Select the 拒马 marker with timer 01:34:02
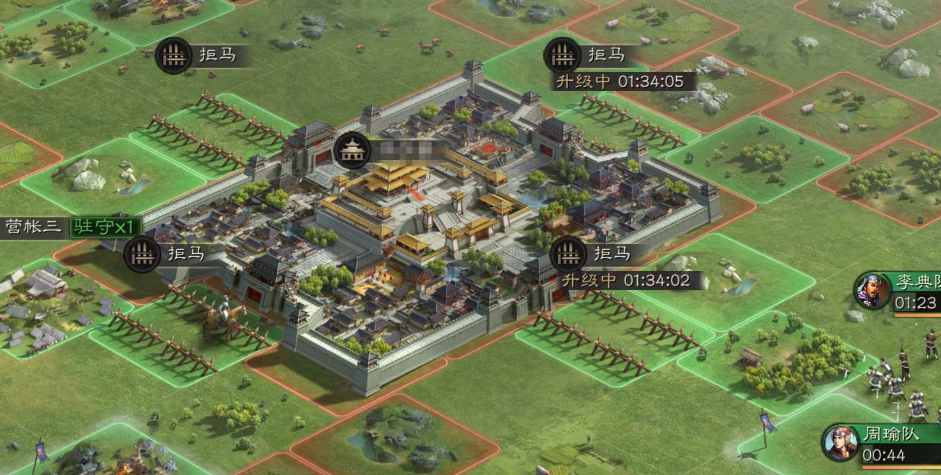The image size is (941, 475). tap(568, 254)
